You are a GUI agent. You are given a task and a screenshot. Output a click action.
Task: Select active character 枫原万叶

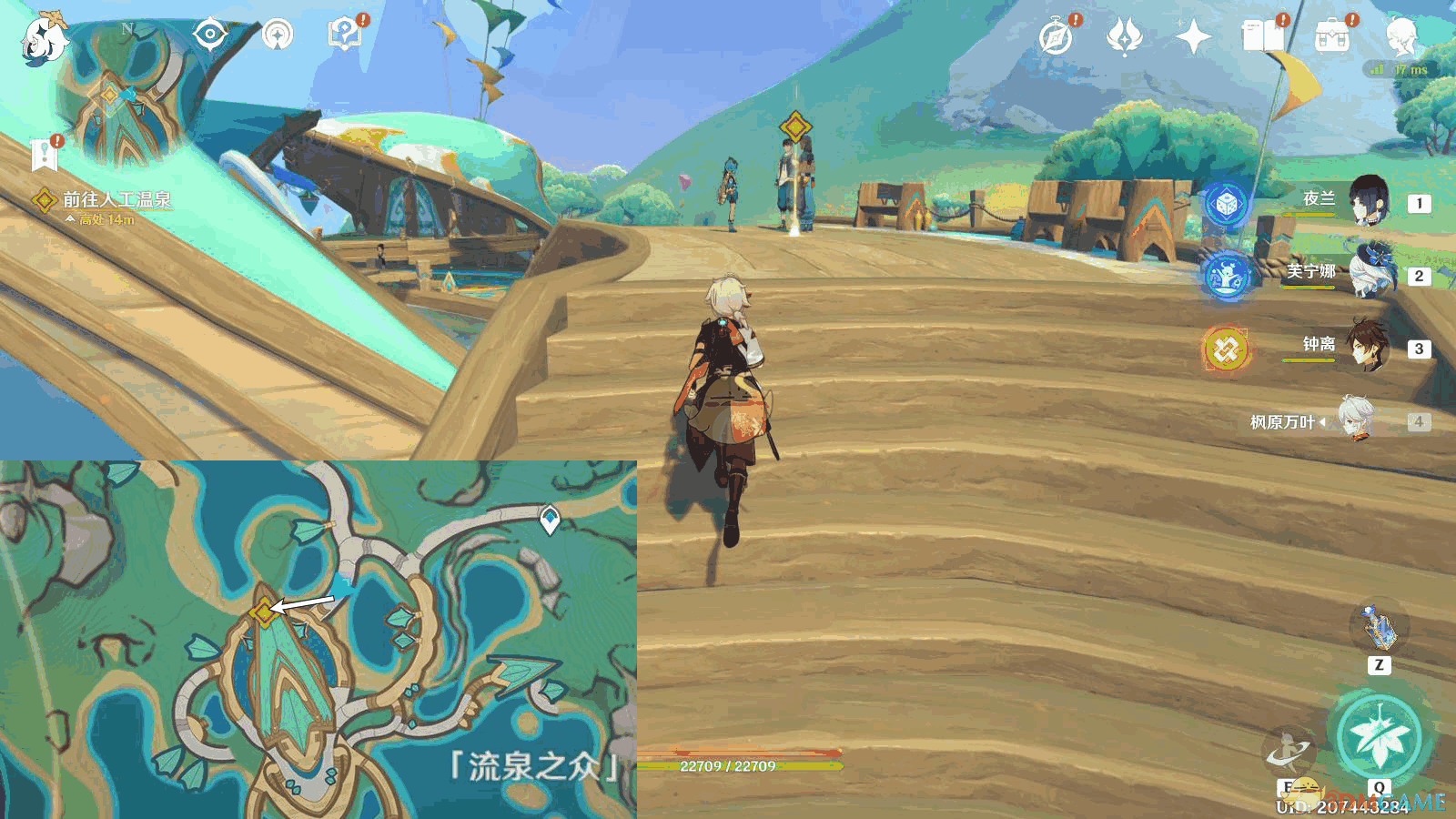[1355, 420]
